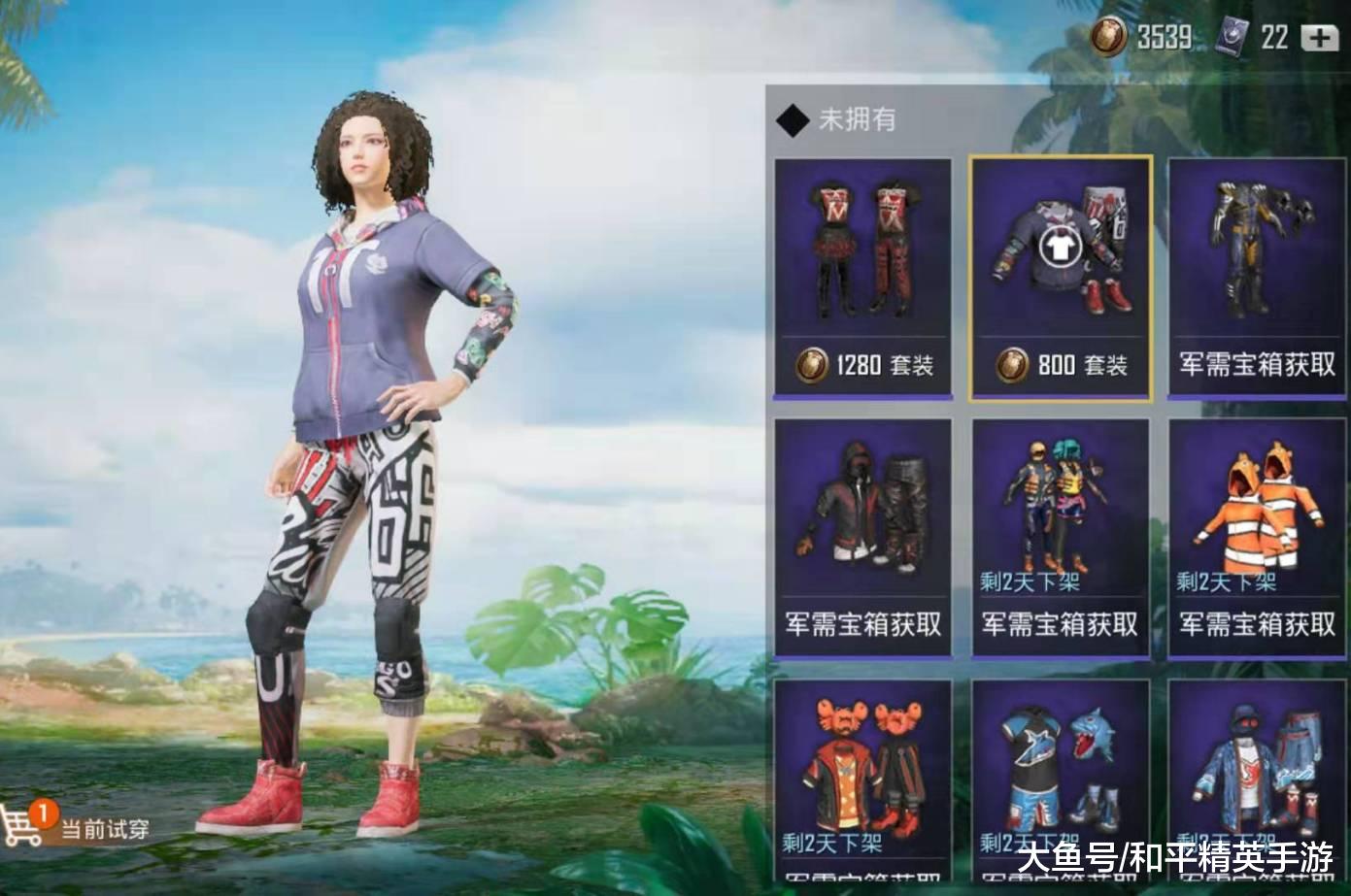Image resolution: width=1351 pixels, height=896 pixels.
Task: Tap the white shirt try-on icon
Action: tap(1060, 248)
